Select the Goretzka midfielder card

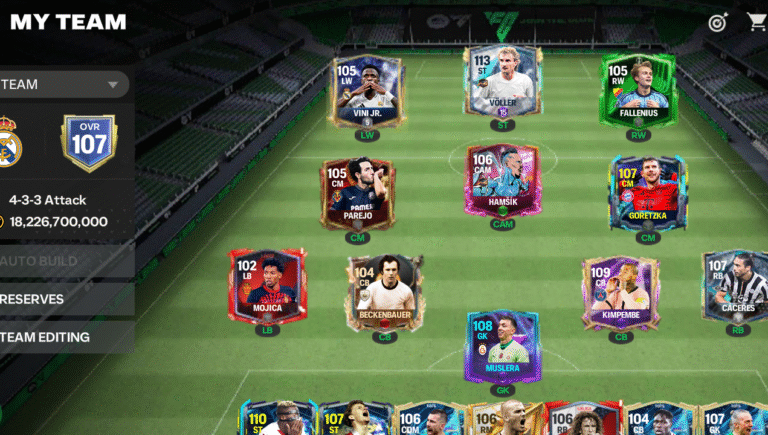(x=647, y=194)
